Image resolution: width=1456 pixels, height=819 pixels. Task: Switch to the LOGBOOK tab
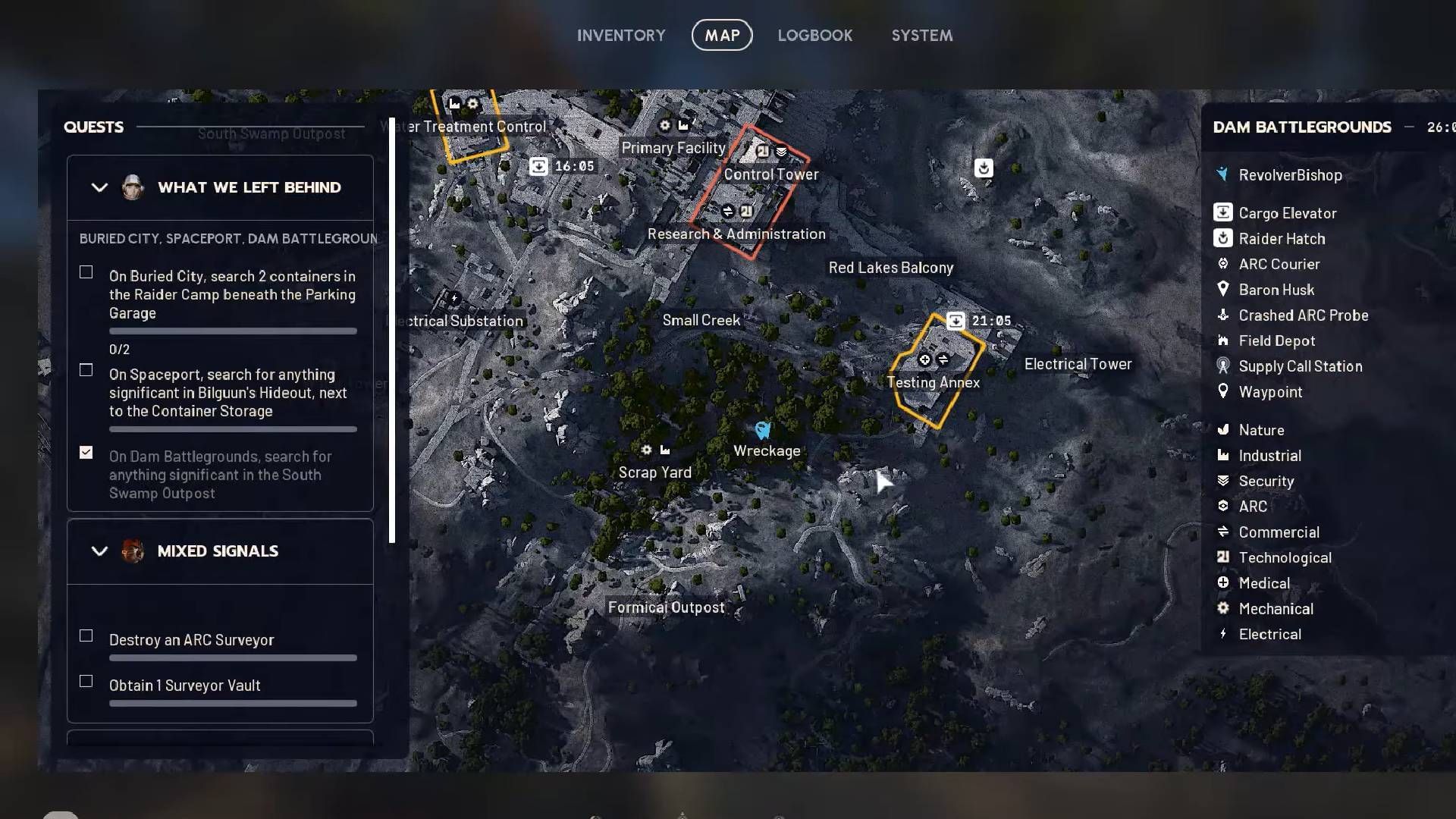(x=815, y=35)
